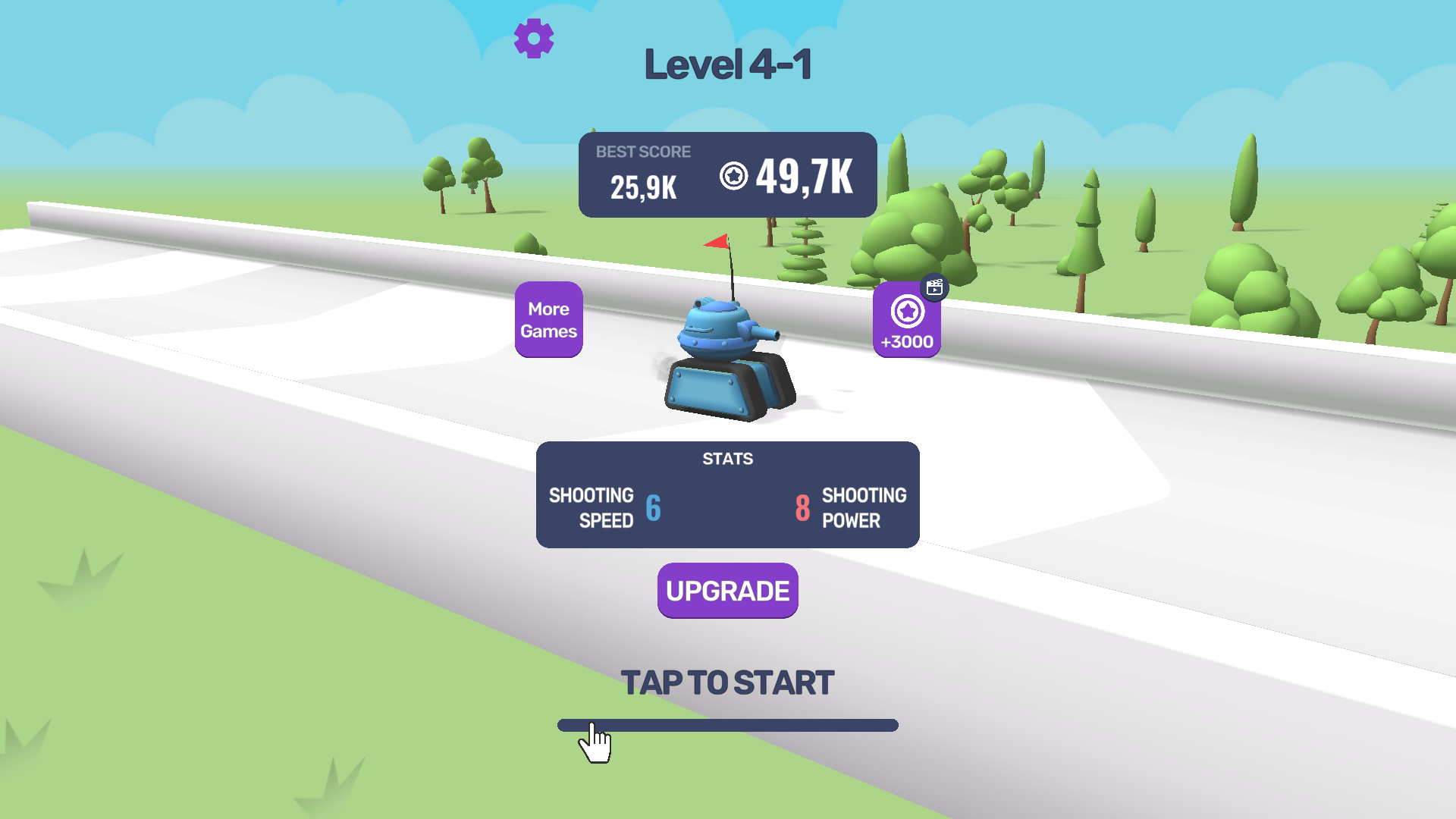The height and width of the screenshot is (819, 1456).
Task: Click the blue number 6 in stats
Action: click(654, 507)
